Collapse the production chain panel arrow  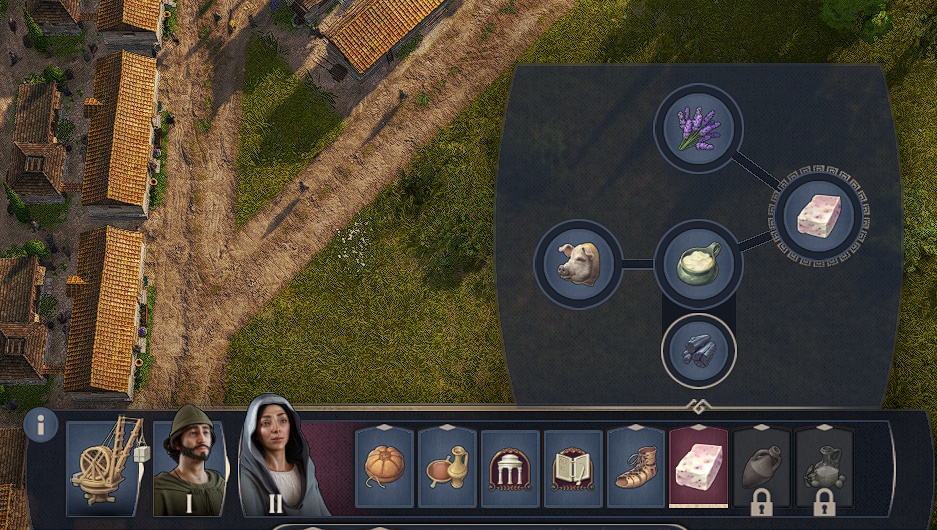point(700,406)
